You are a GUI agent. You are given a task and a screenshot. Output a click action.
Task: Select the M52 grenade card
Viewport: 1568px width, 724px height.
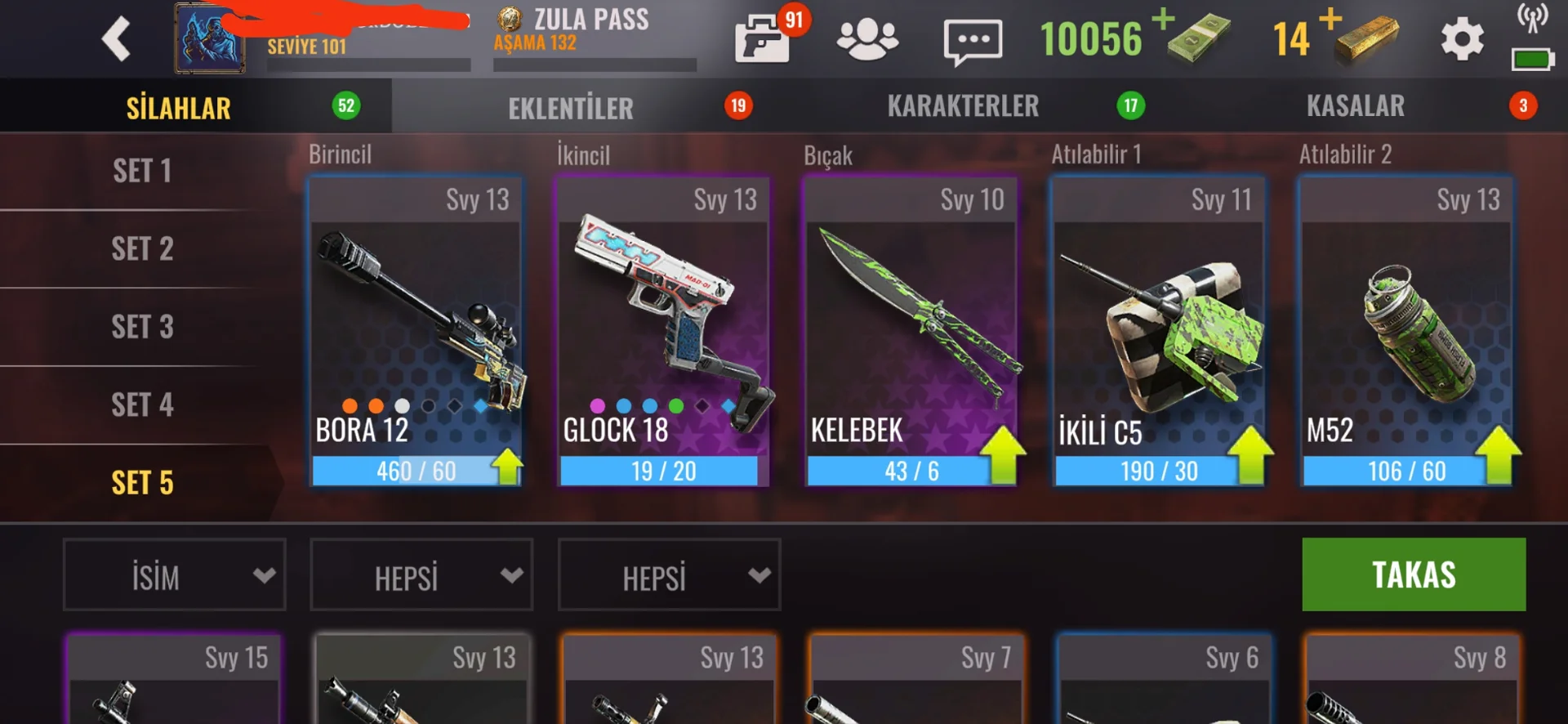pyautogui.click(x=1406, y=332)
